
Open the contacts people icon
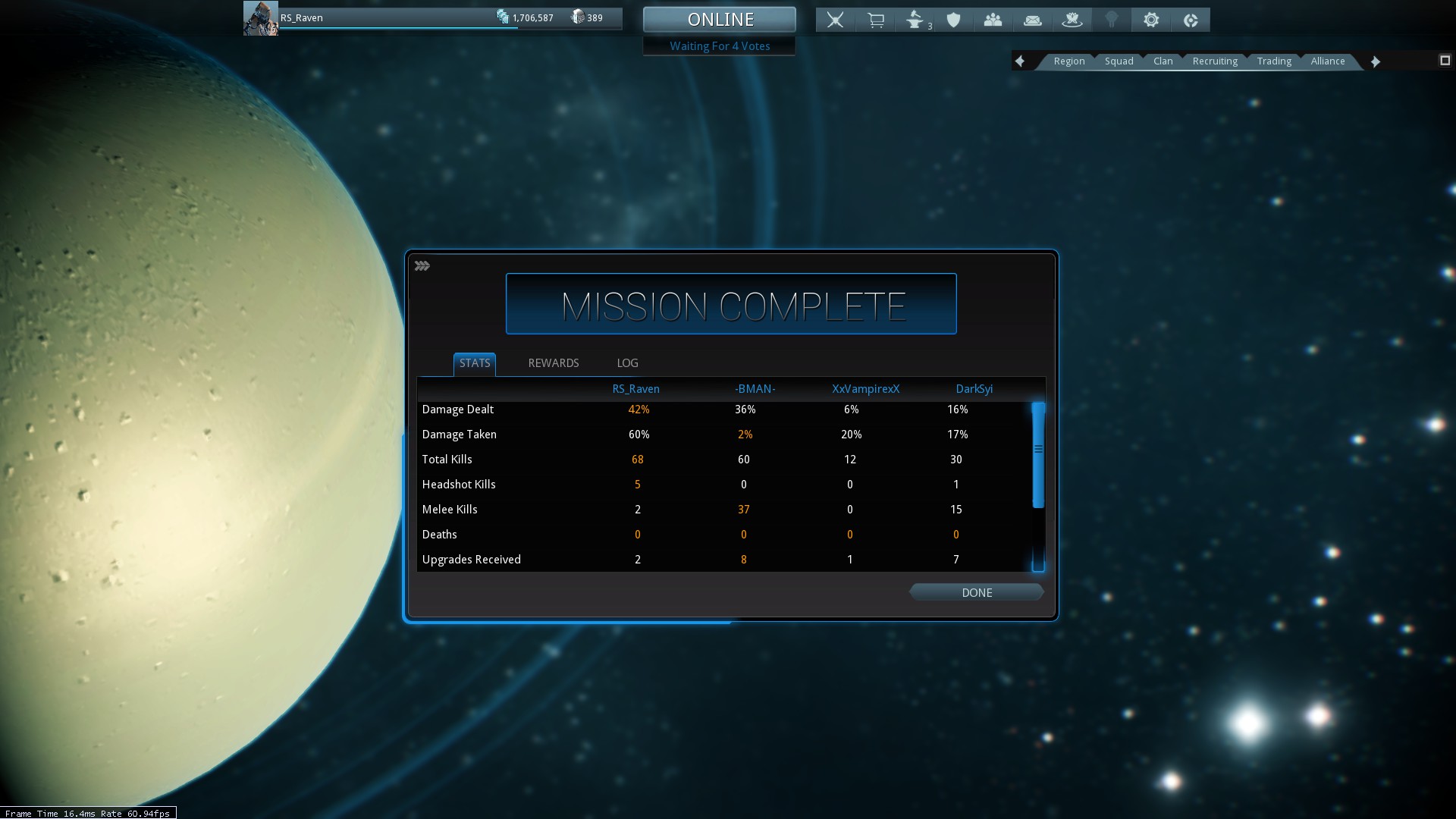(x=993, y=20)
